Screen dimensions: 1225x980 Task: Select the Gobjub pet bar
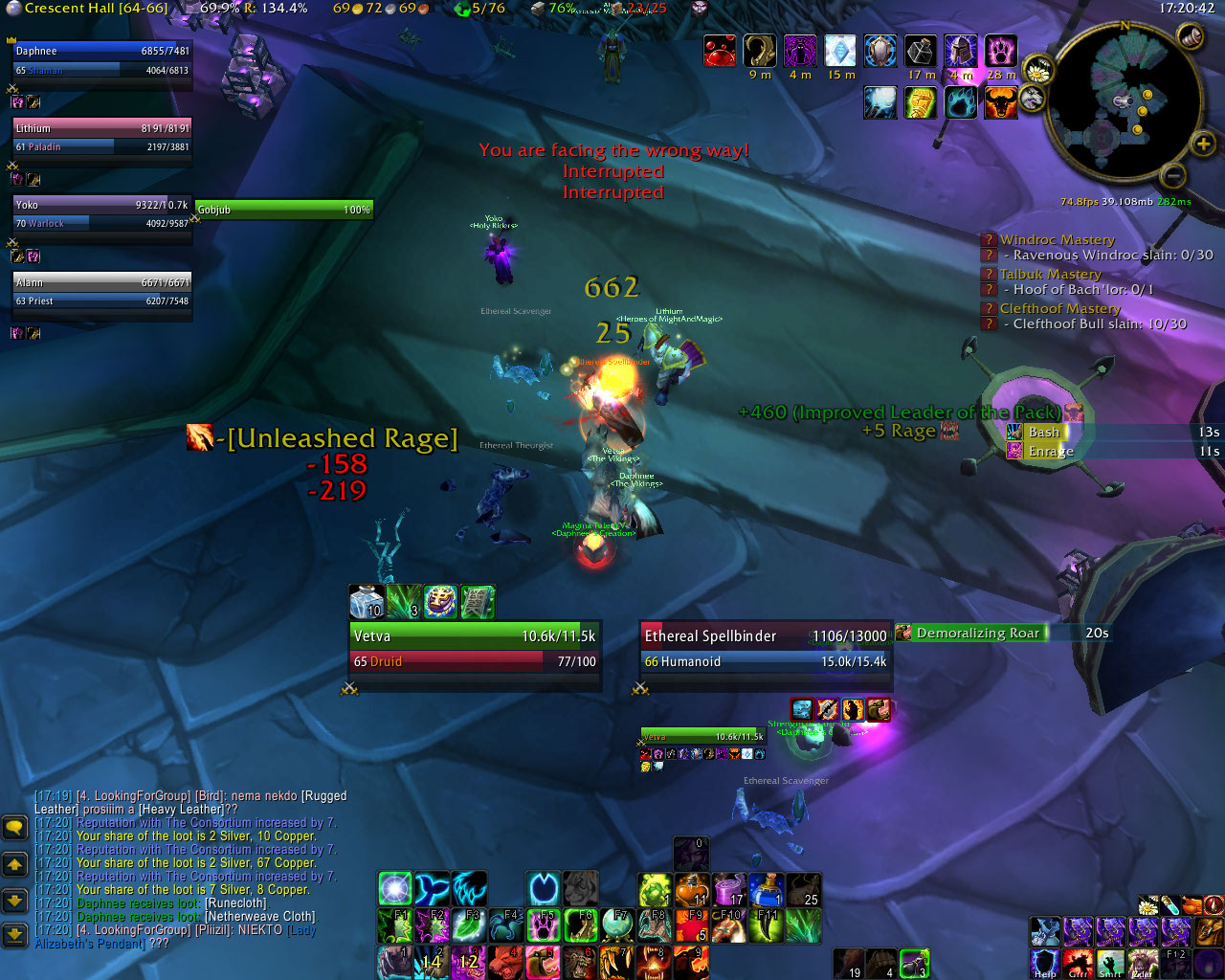click(283, 210)
